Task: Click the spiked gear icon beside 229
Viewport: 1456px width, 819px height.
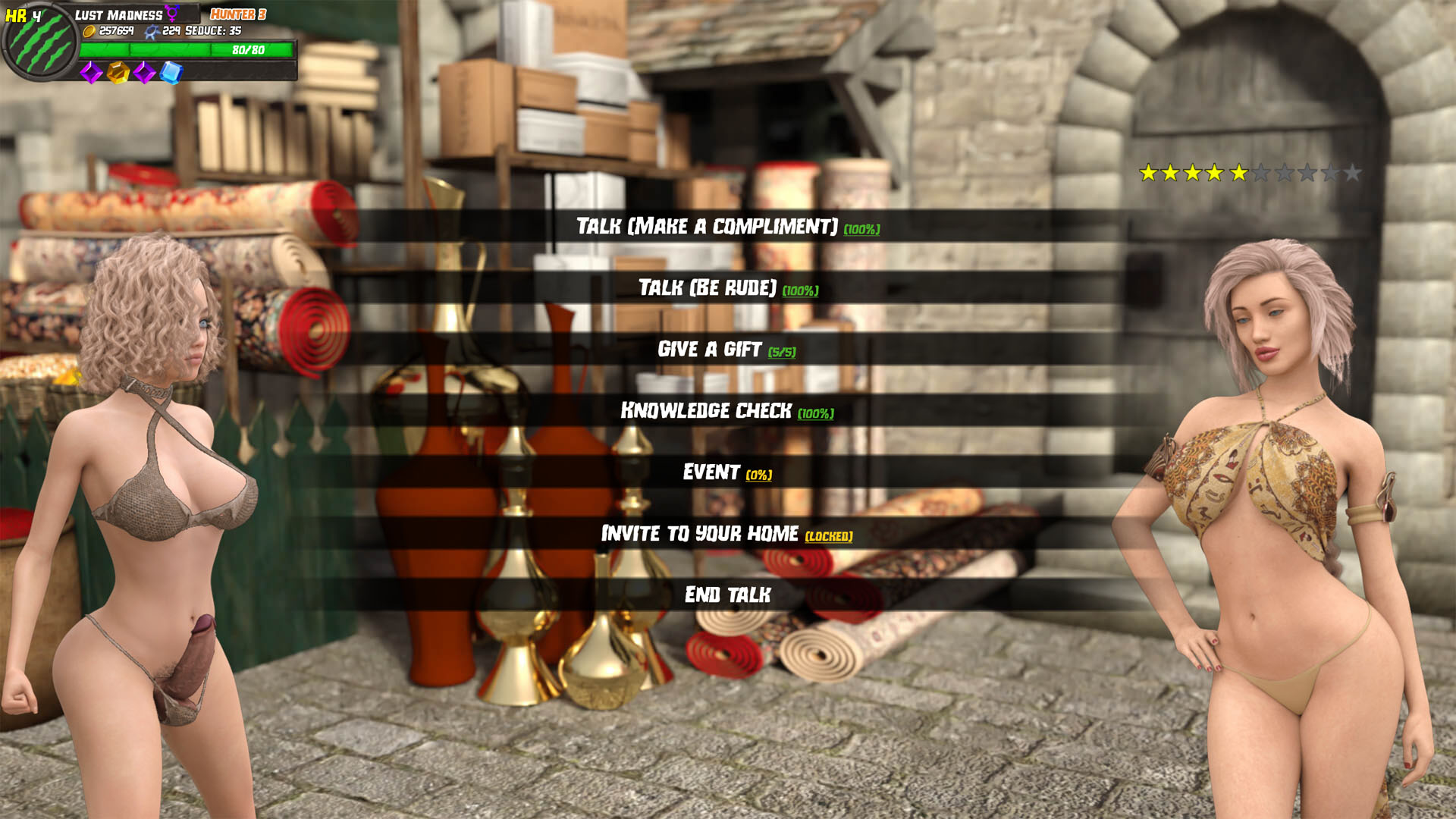Action: pyautogui.click(x=153, y=33)
